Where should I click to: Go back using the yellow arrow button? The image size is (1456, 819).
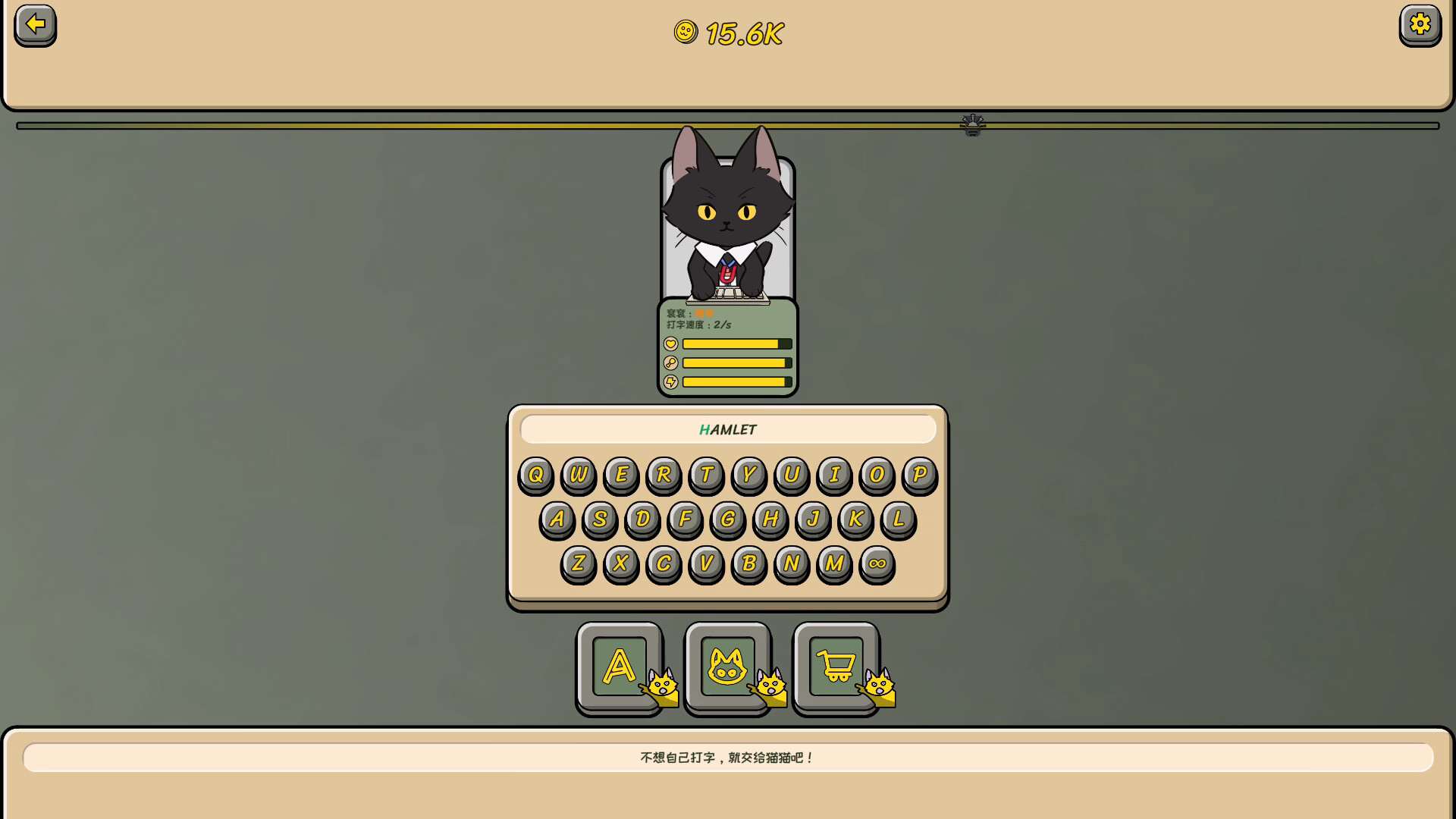click(34, 25)
